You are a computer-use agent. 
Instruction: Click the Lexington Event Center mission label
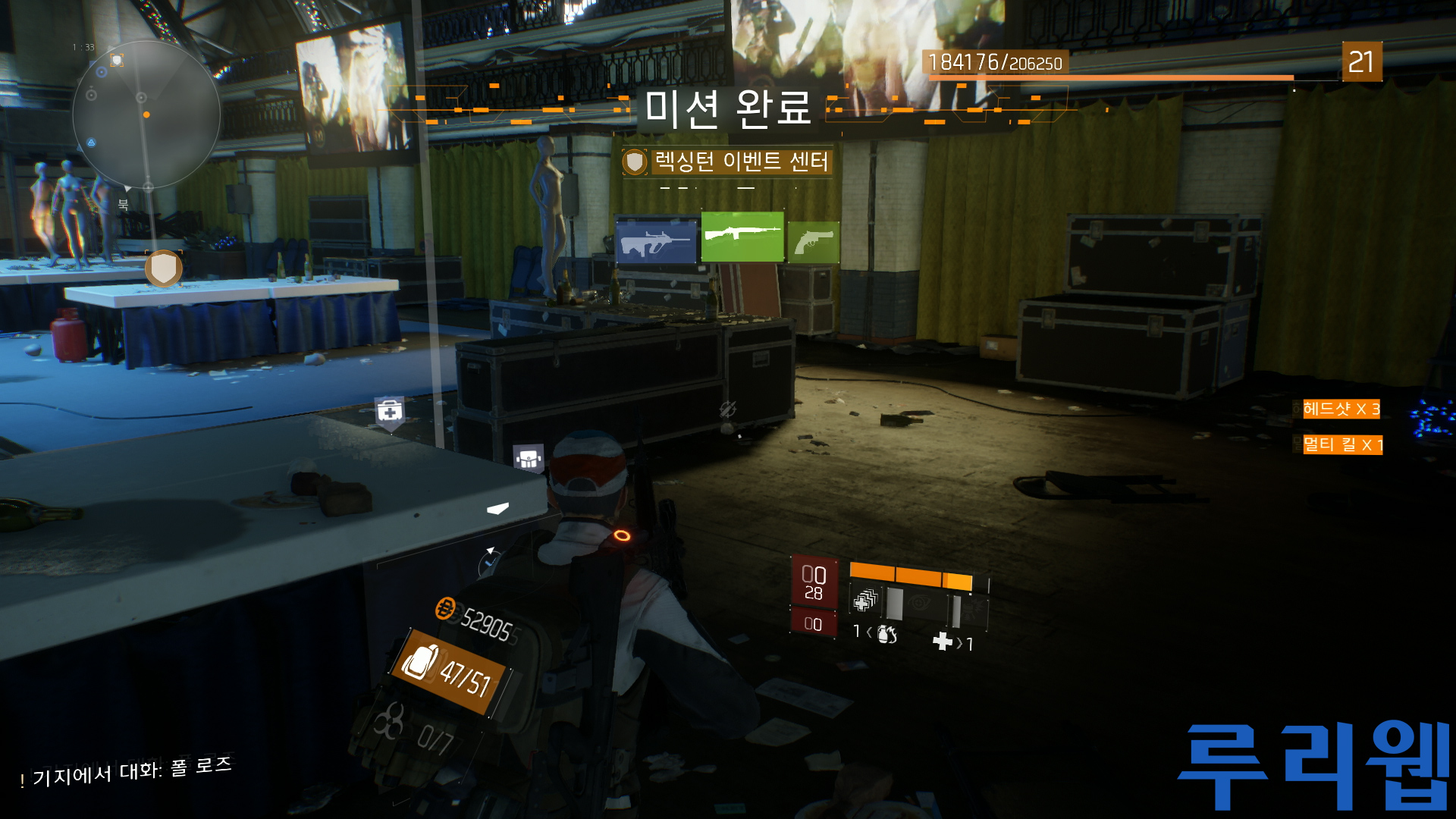coord(740,162)
